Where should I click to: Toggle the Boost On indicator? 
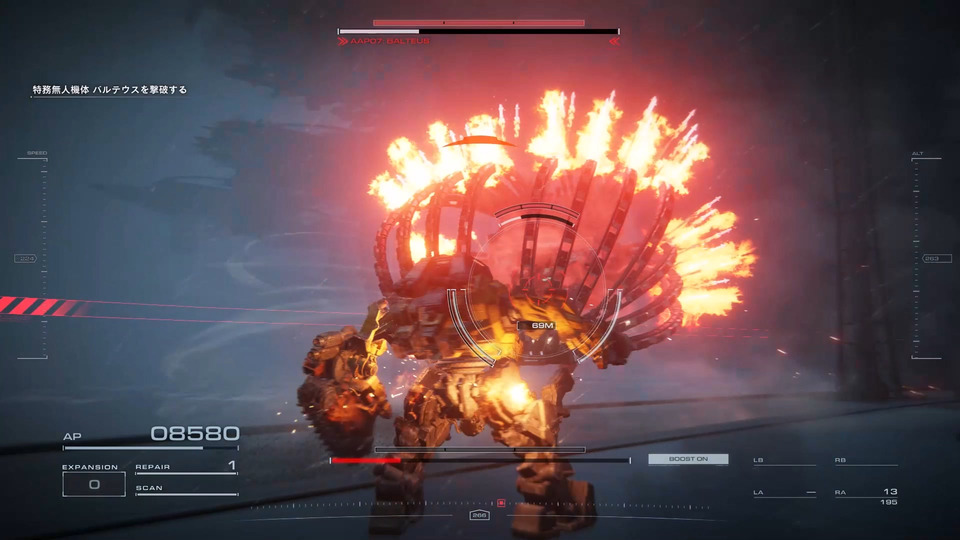[688, 459]
